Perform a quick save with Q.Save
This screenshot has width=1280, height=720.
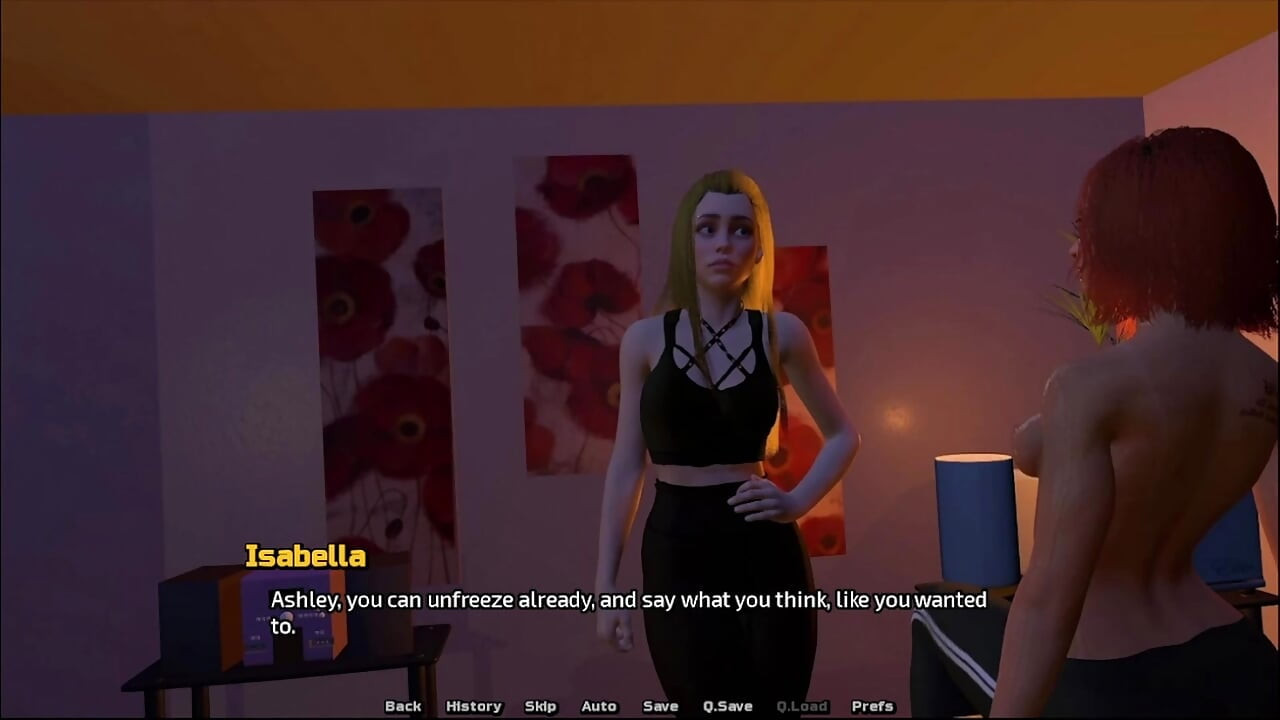tap(727, 706)
